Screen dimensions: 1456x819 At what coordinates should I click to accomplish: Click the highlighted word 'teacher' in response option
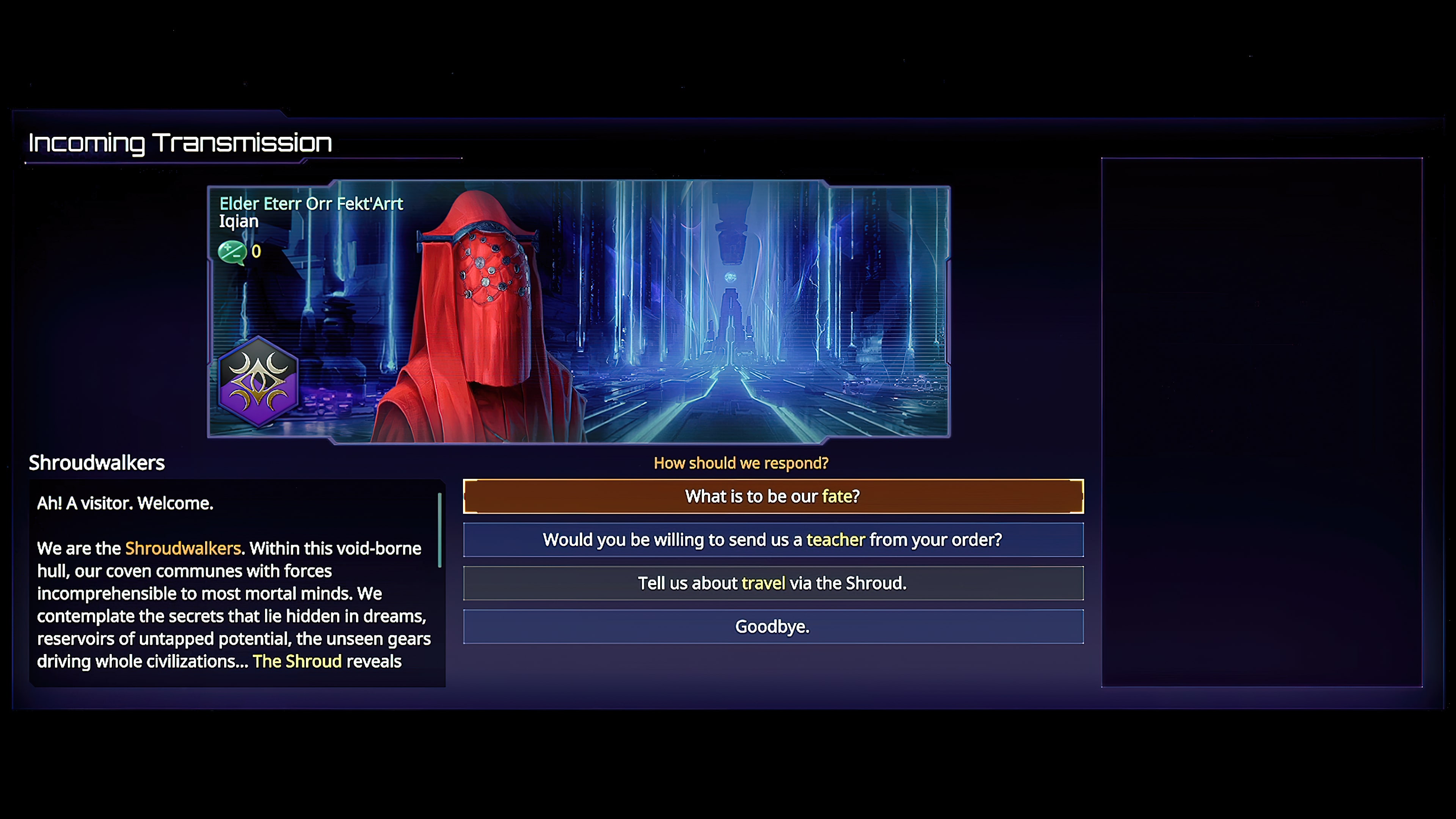click(x=835, y=540)
